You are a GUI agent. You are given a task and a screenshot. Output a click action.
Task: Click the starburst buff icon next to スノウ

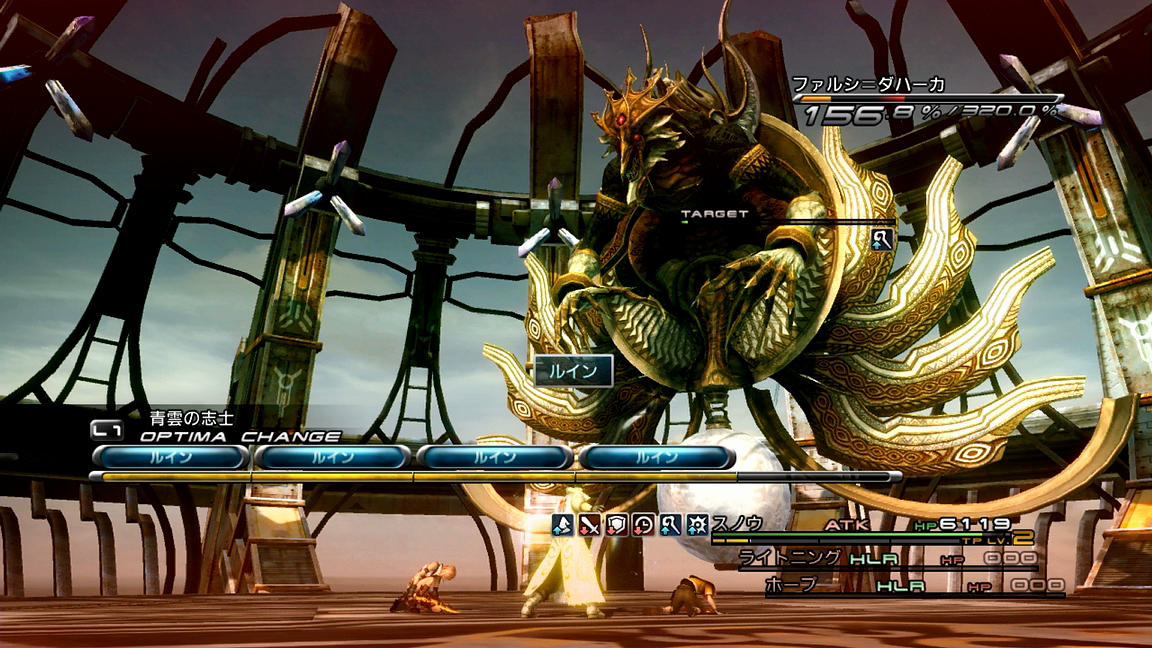point(698,523)
